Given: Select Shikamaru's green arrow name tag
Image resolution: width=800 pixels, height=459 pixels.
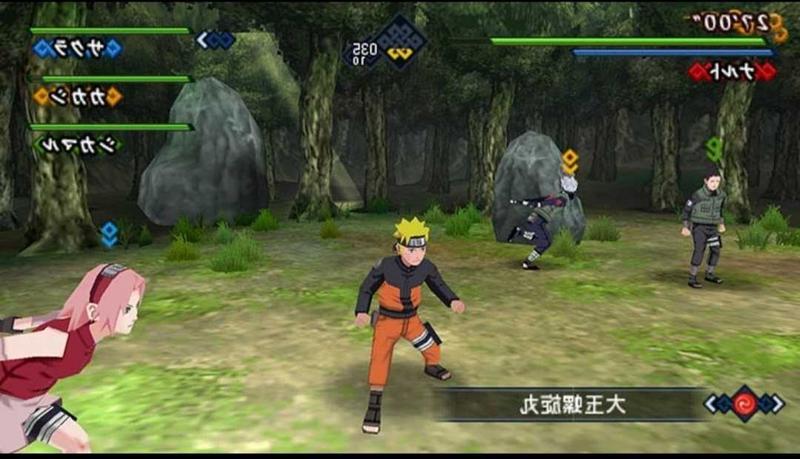Looking at the screenshot, I should pos(77,143).
